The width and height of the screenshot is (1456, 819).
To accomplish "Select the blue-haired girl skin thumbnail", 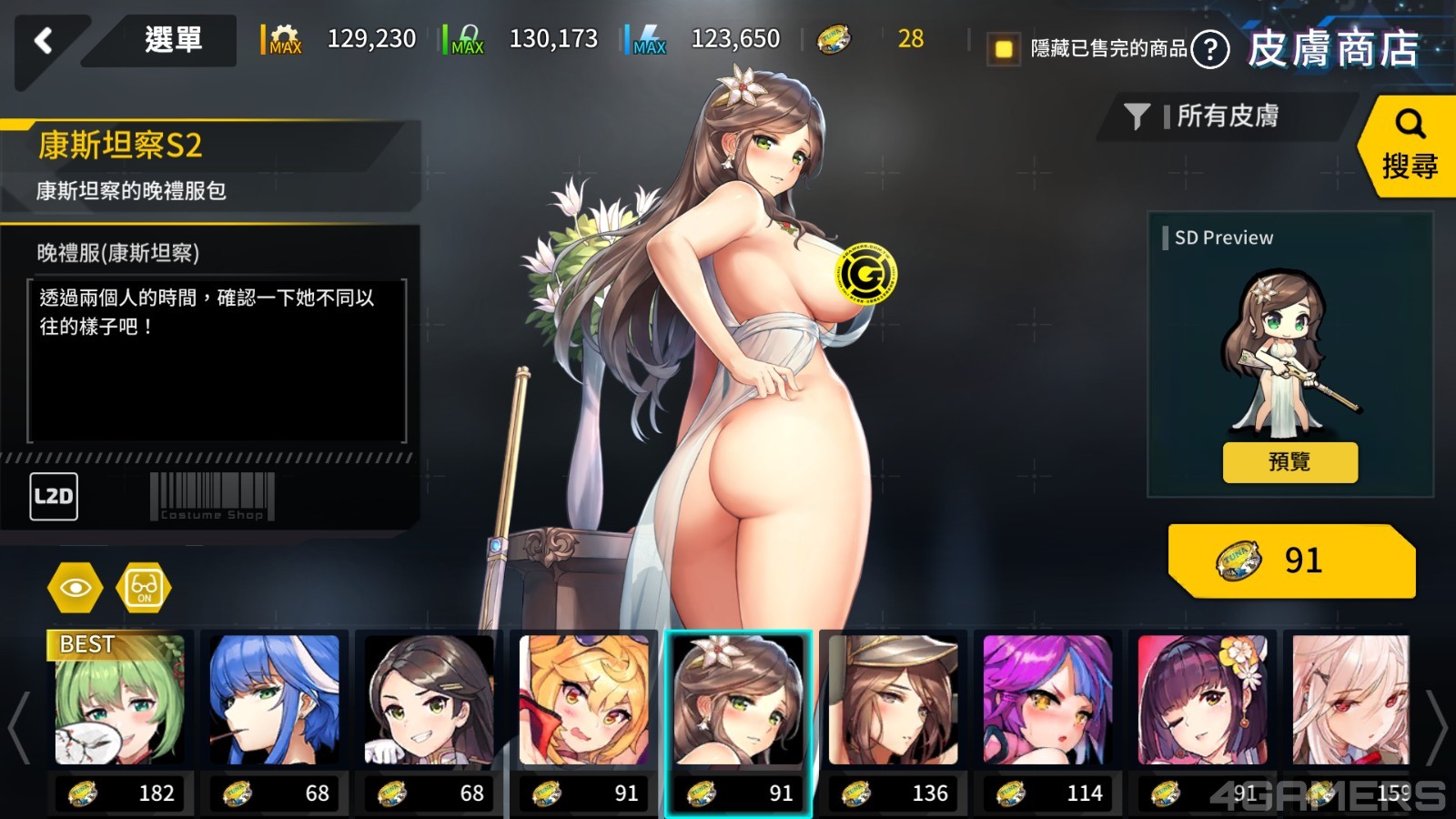I will [x=274, y=701].
